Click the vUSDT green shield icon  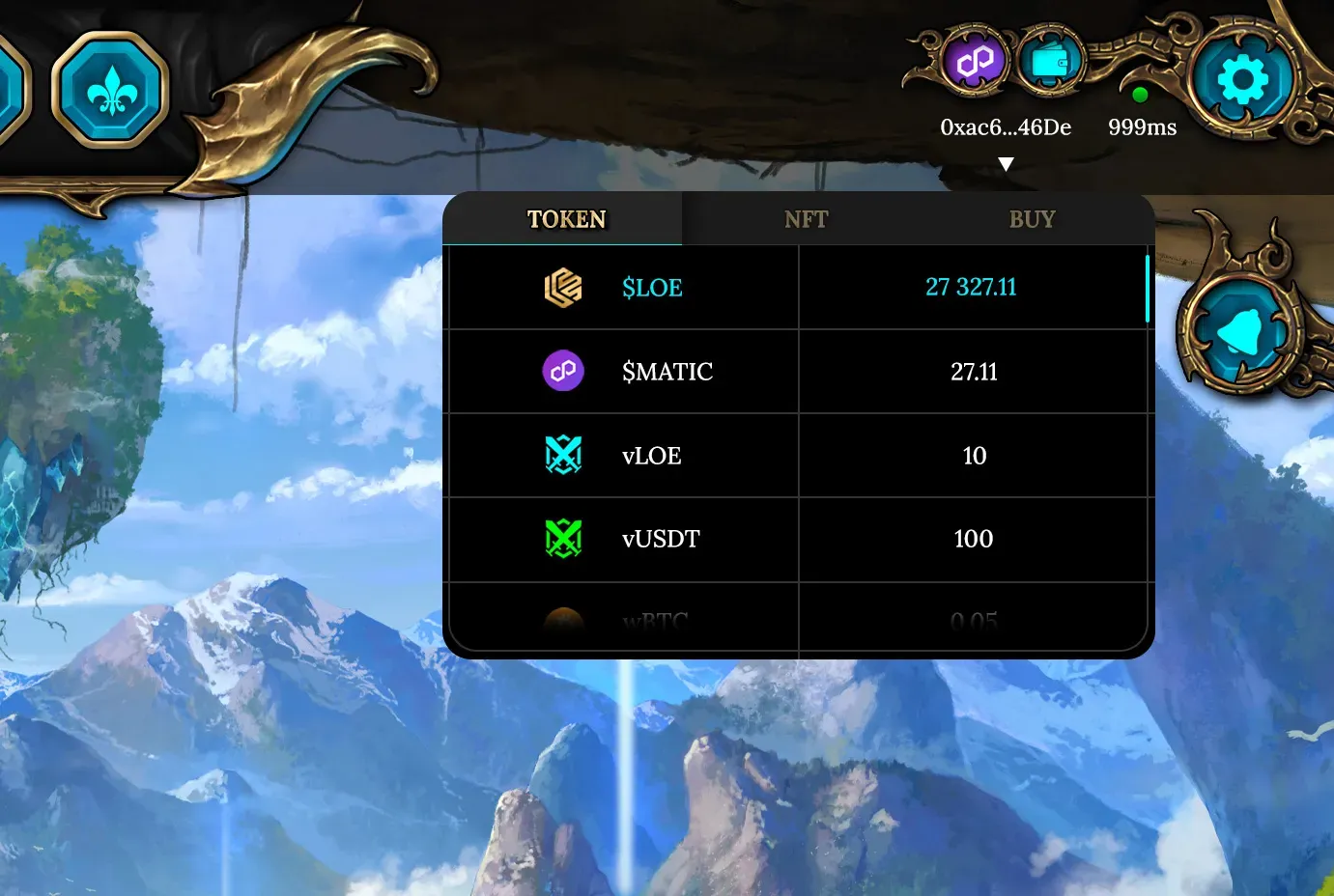[x=562, y=539]
